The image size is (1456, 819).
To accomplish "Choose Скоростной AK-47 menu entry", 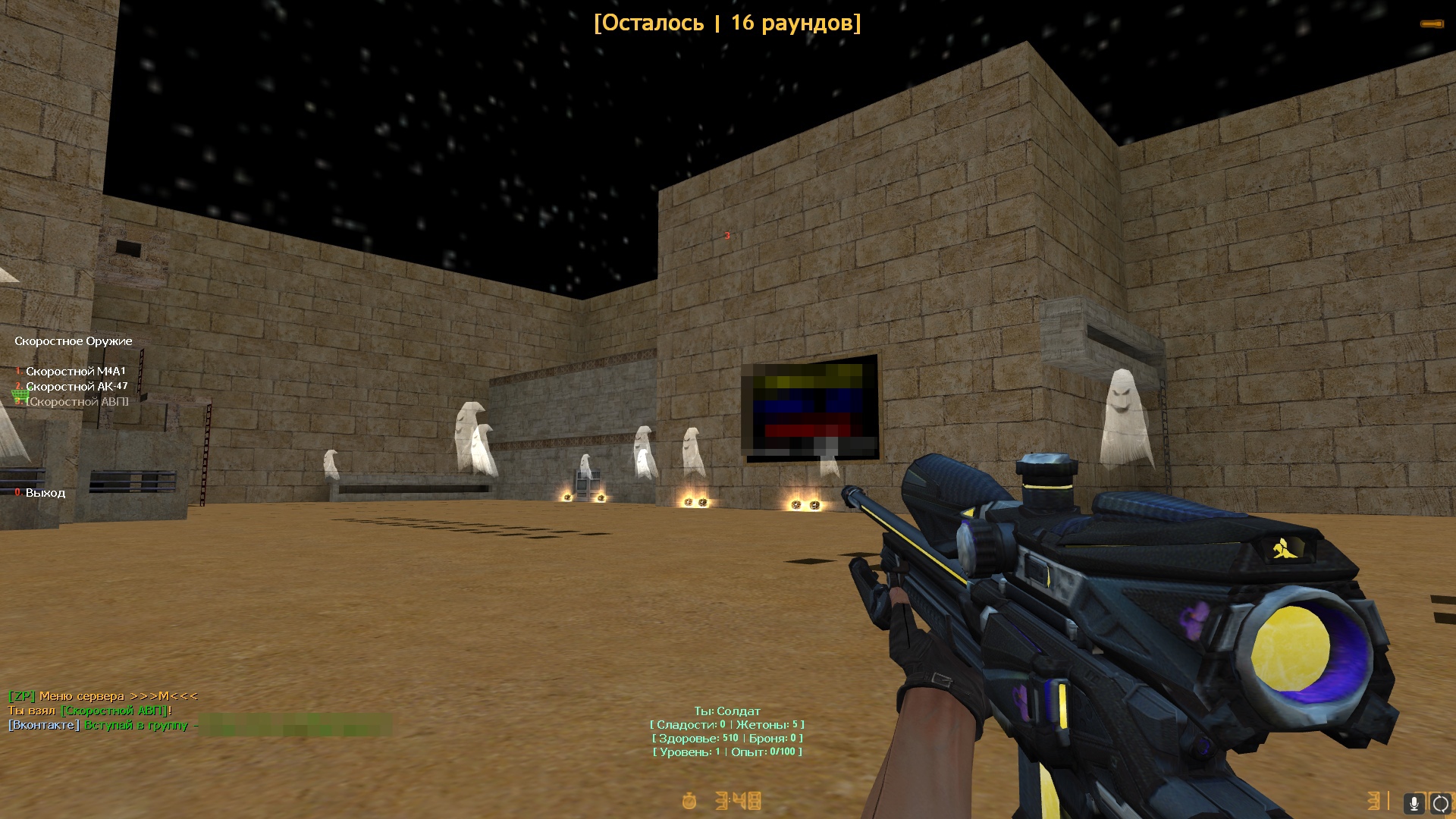I will tap(77, 387).
